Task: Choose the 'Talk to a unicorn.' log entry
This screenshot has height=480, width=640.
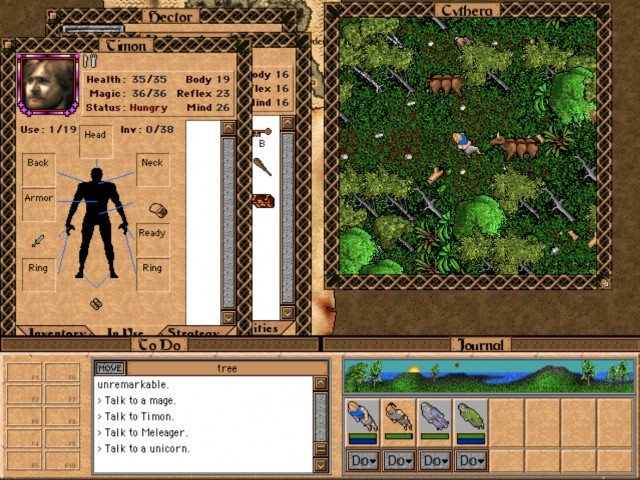Action: tap(147, 448)
